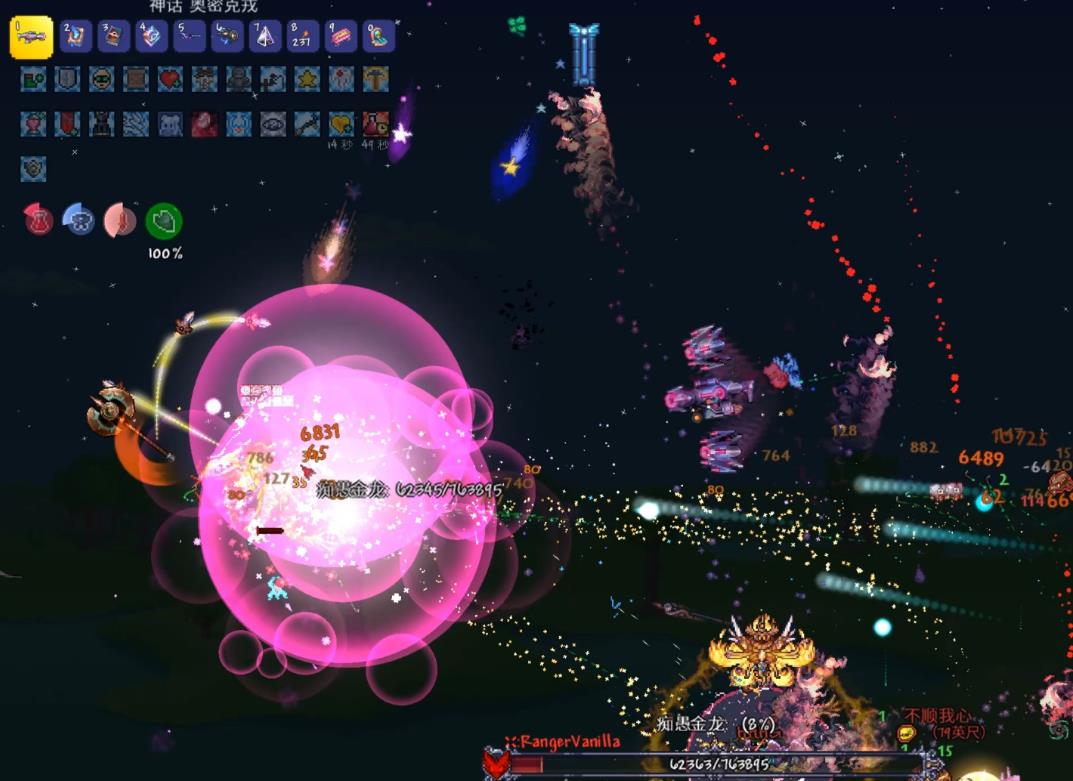Viewport: 1073px width, 781px height.
Task: Click the red potion sickness debuff icon
Action: [376, 124]
